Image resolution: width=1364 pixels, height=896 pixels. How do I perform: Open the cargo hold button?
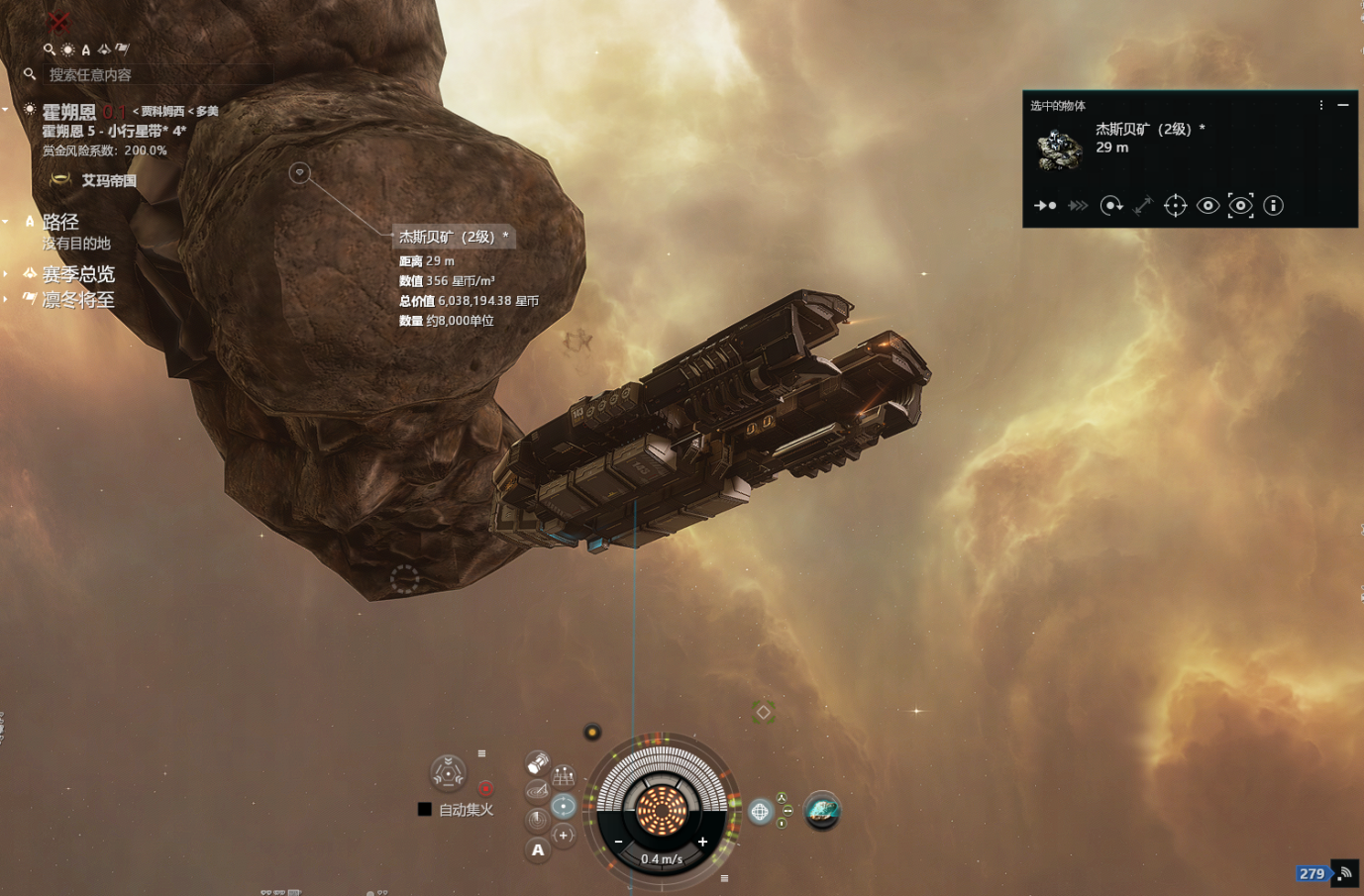coord(537,763)
